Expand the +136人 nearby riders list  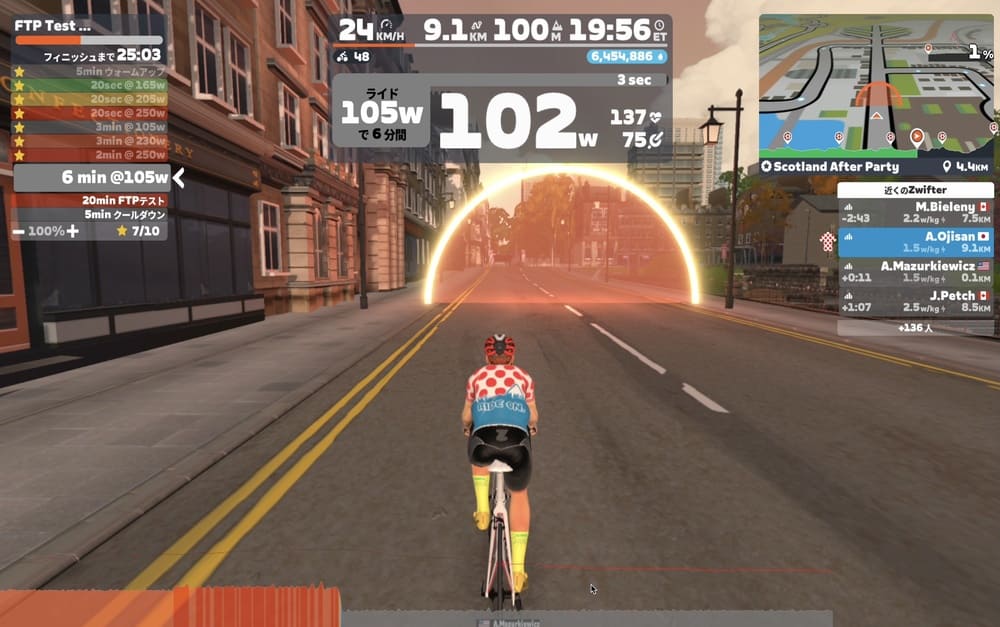pyautogui.click(x=915, y=327)
